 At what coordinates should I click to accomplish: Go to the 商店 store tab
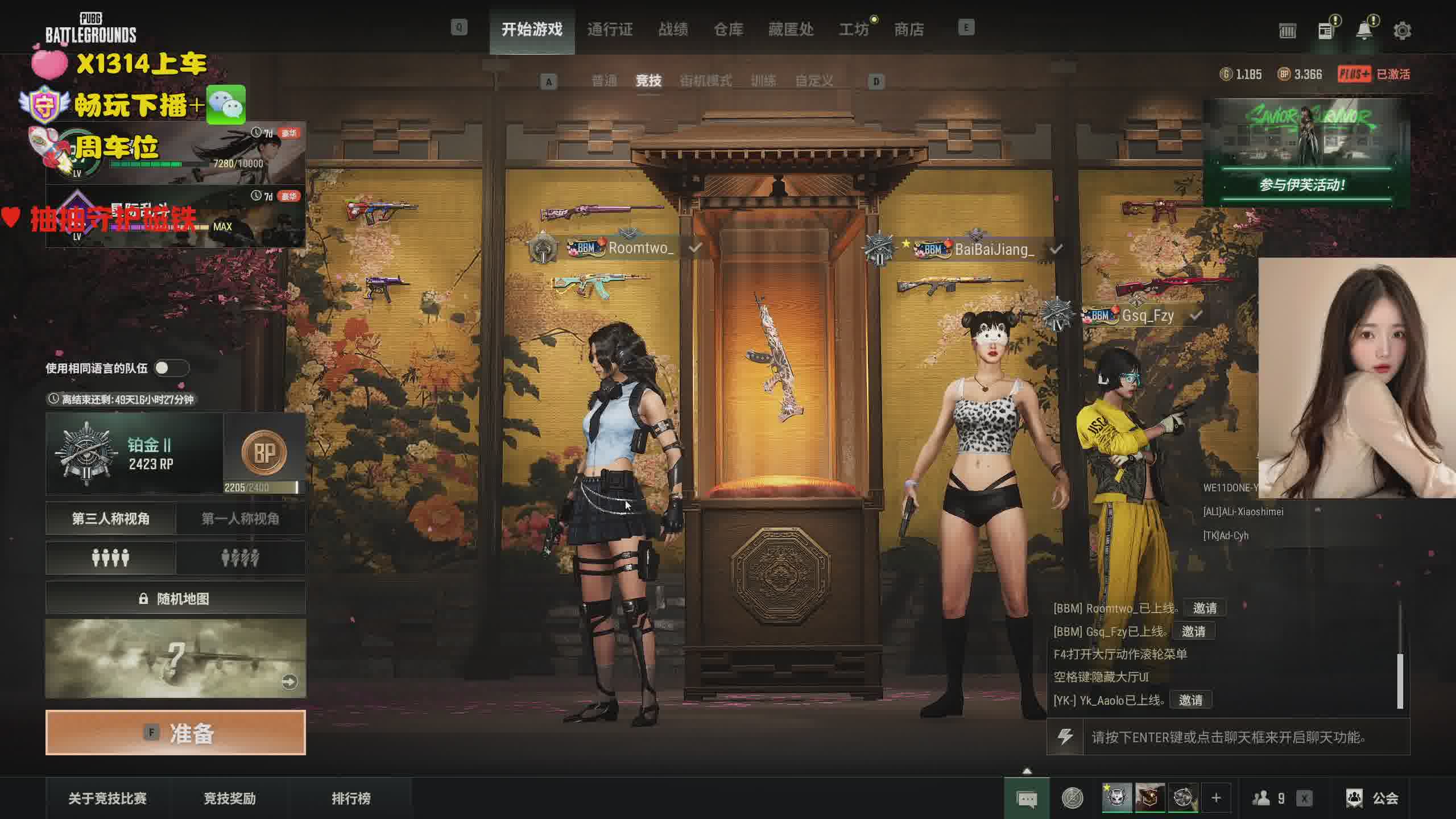pos(908,29)
